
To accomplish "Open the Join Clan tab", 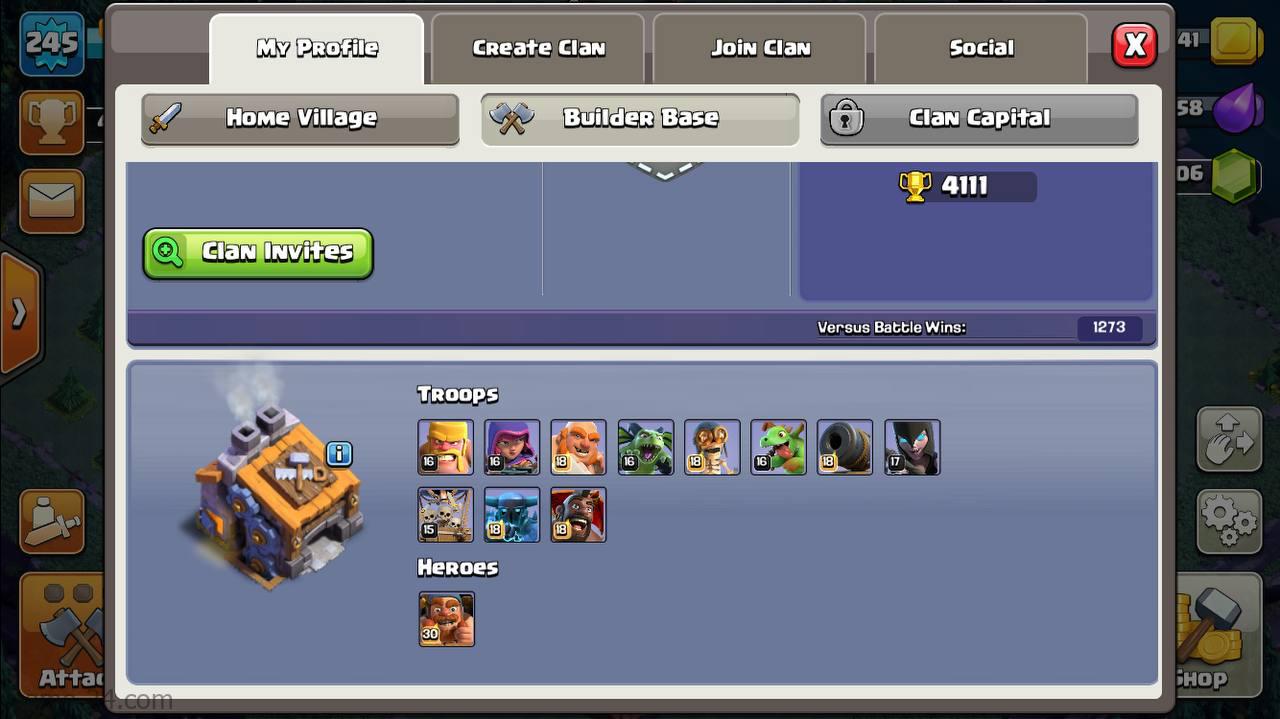I will (760, 48).
